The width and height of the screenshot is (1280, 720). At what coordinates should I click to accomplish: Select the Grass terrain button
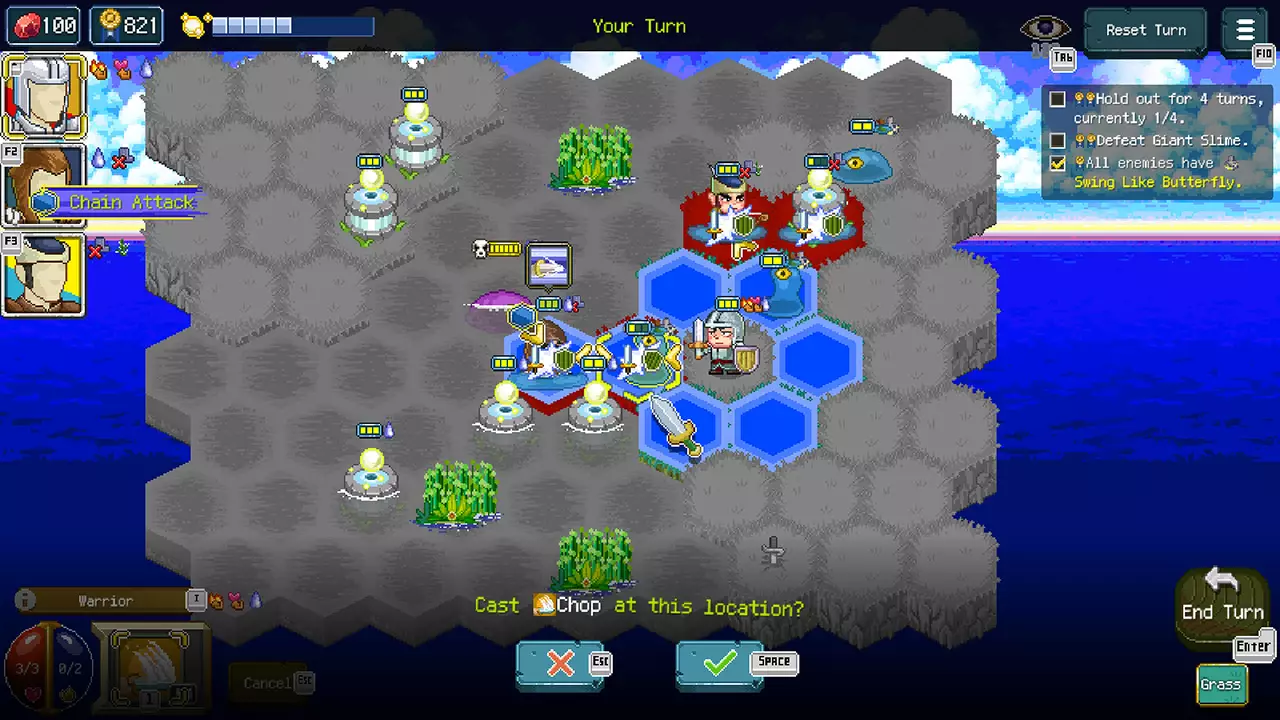click(x=1220, y=685)
